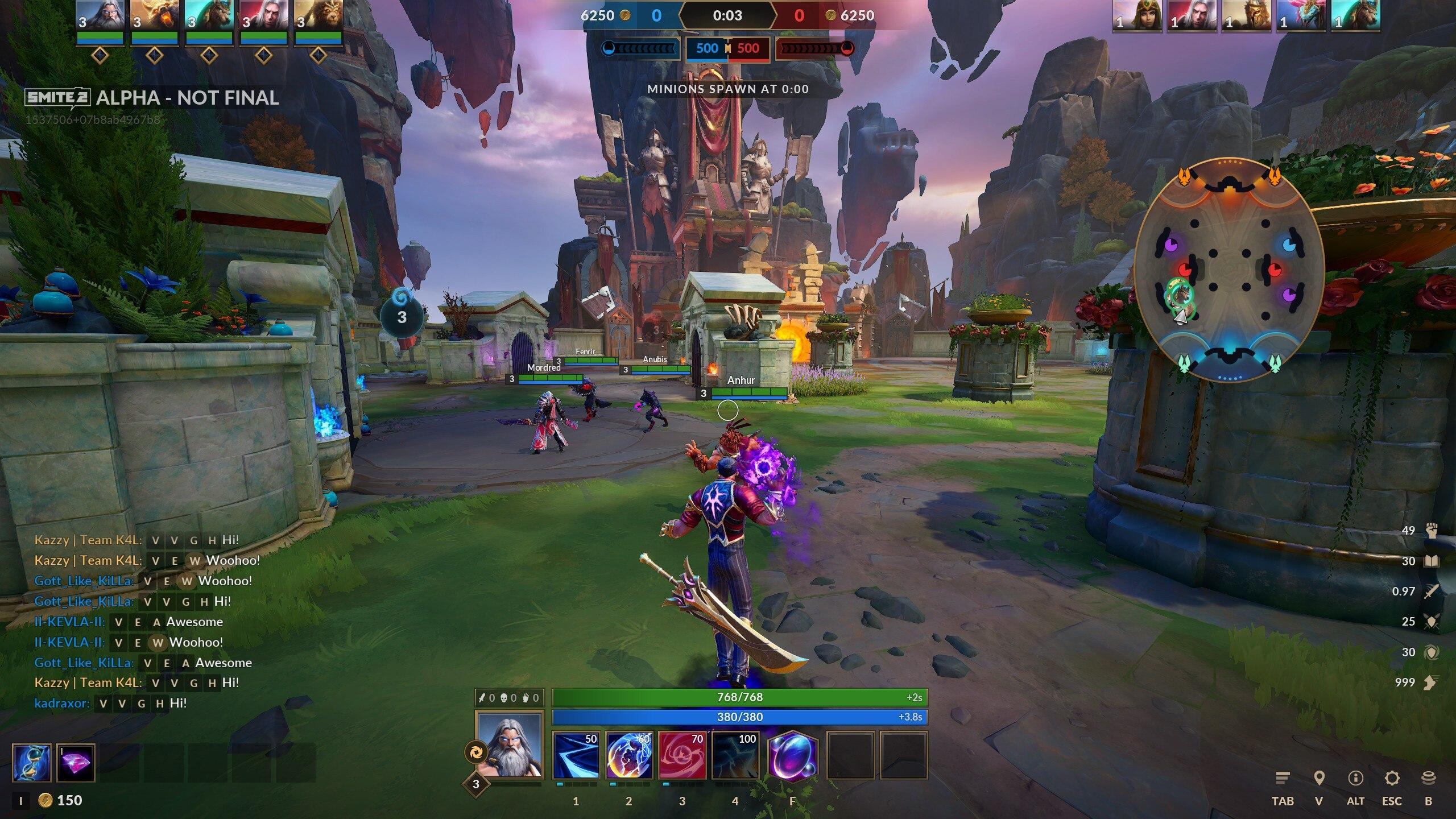Select the purple gem item slot
Screen dimensions: 1456x819
pyautogui.click(x=76, y=763)
